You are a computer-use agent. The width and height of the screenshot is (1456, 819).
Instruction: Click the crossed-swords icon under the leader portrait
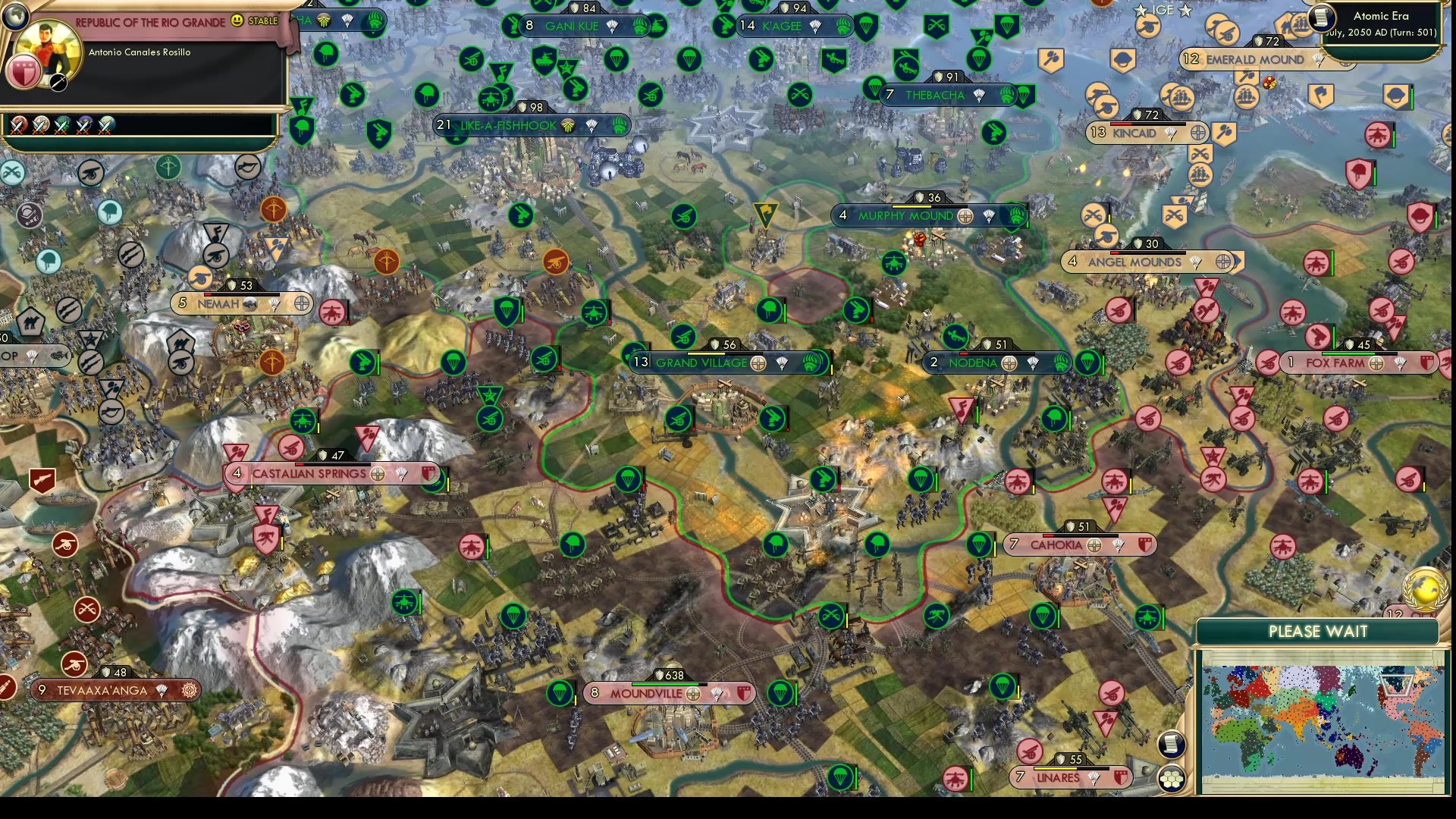pos(58,83)
